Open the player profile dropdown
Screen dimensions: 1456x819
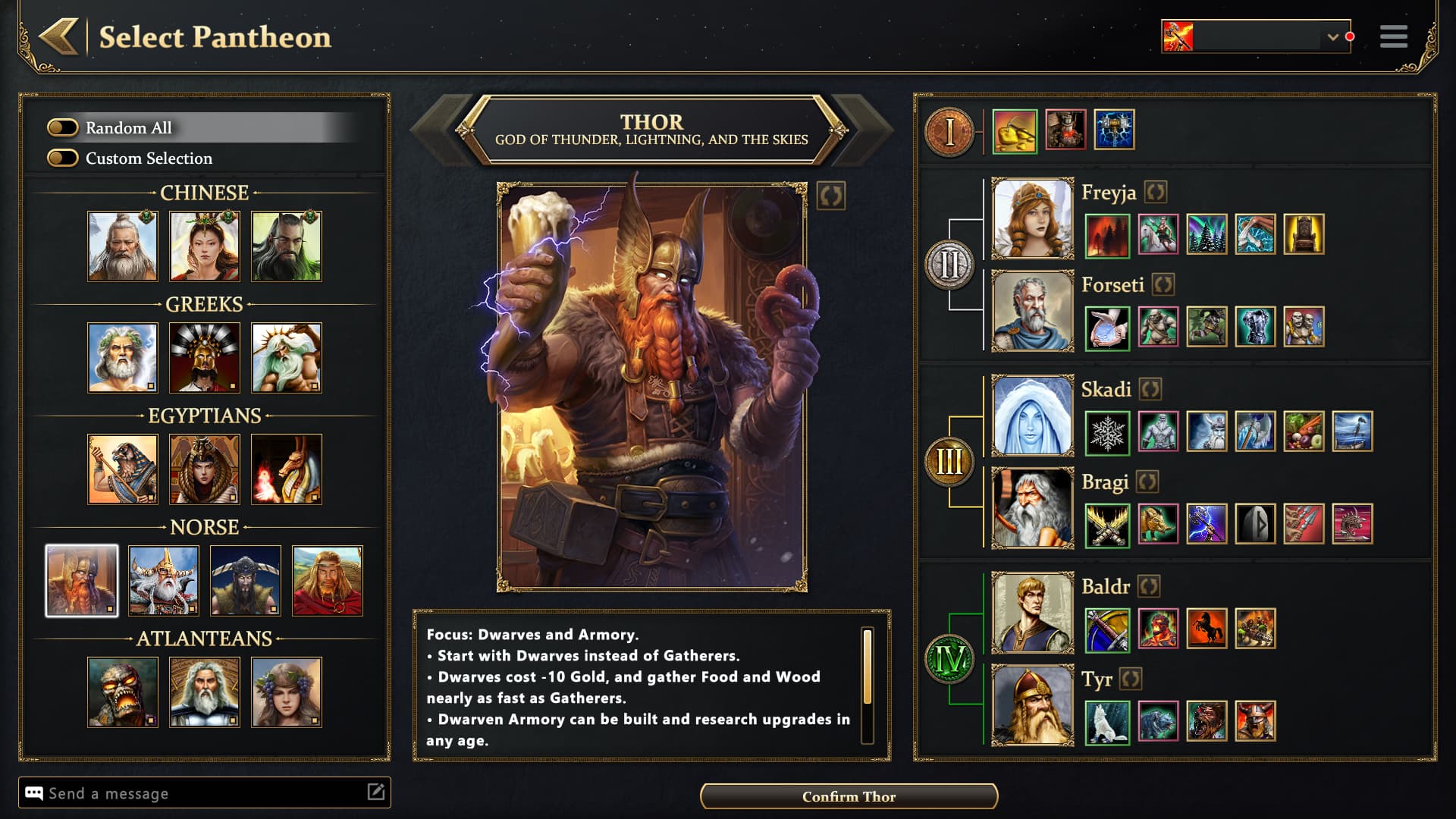coord(1332,36)
